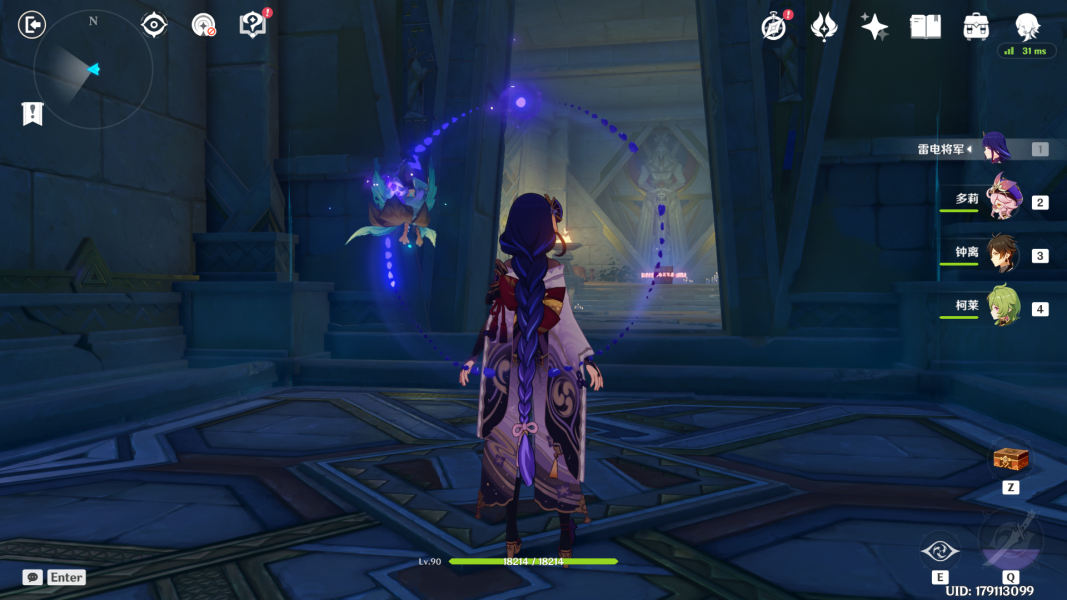Toggle the eye-shaped view icon
Screen dimensions: 1067x600
point(154,25)
